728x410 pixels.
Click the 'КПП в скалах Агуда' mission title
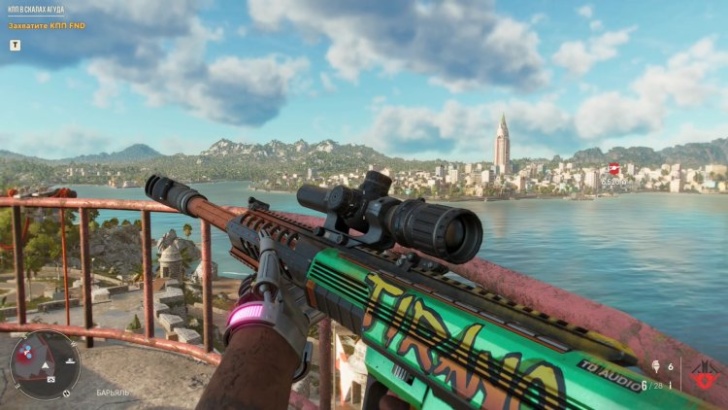tap(36, 10)
